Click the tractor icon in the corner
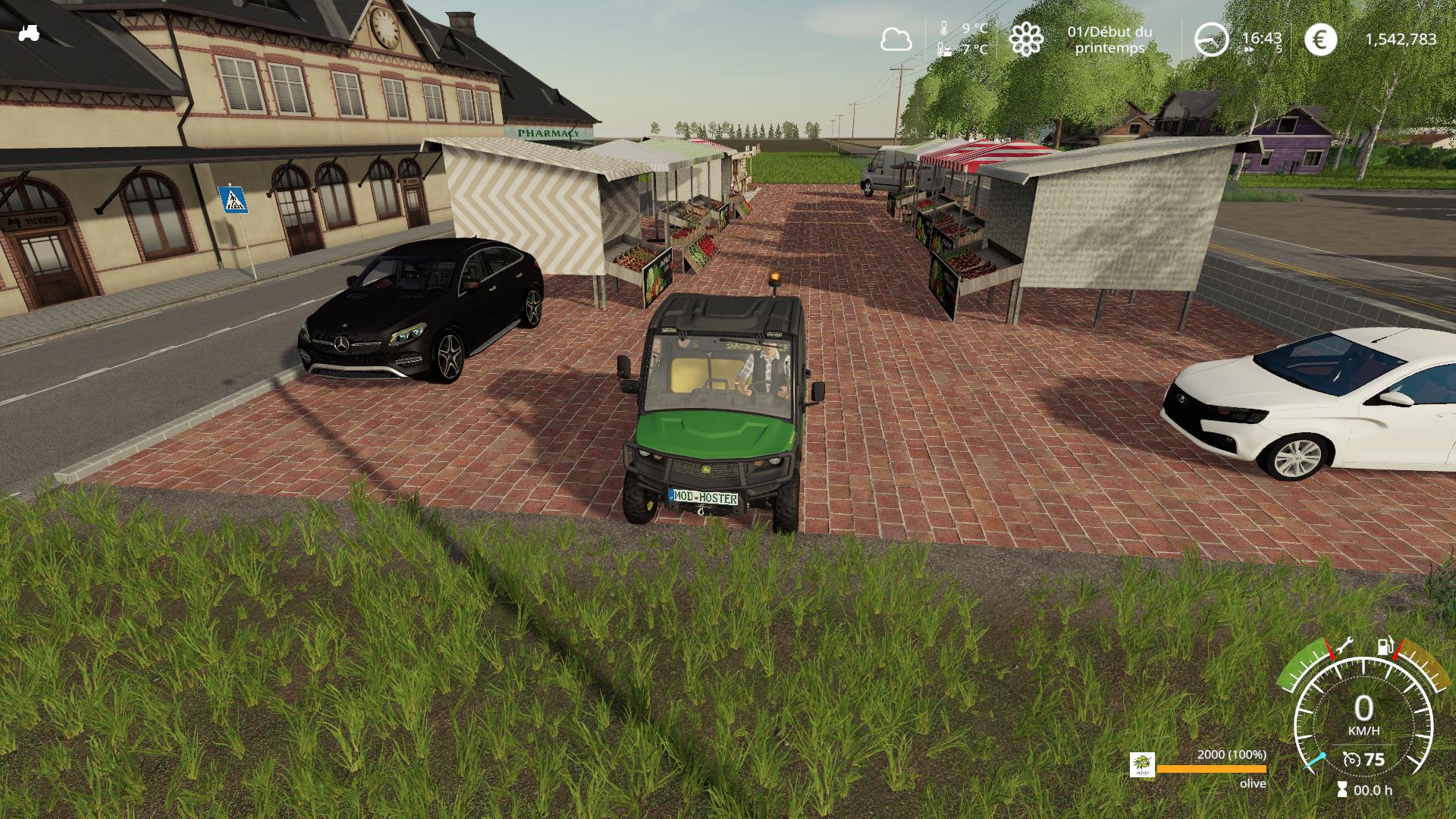1456x819 pixels. pyautogui.click(x=29, y=33)
